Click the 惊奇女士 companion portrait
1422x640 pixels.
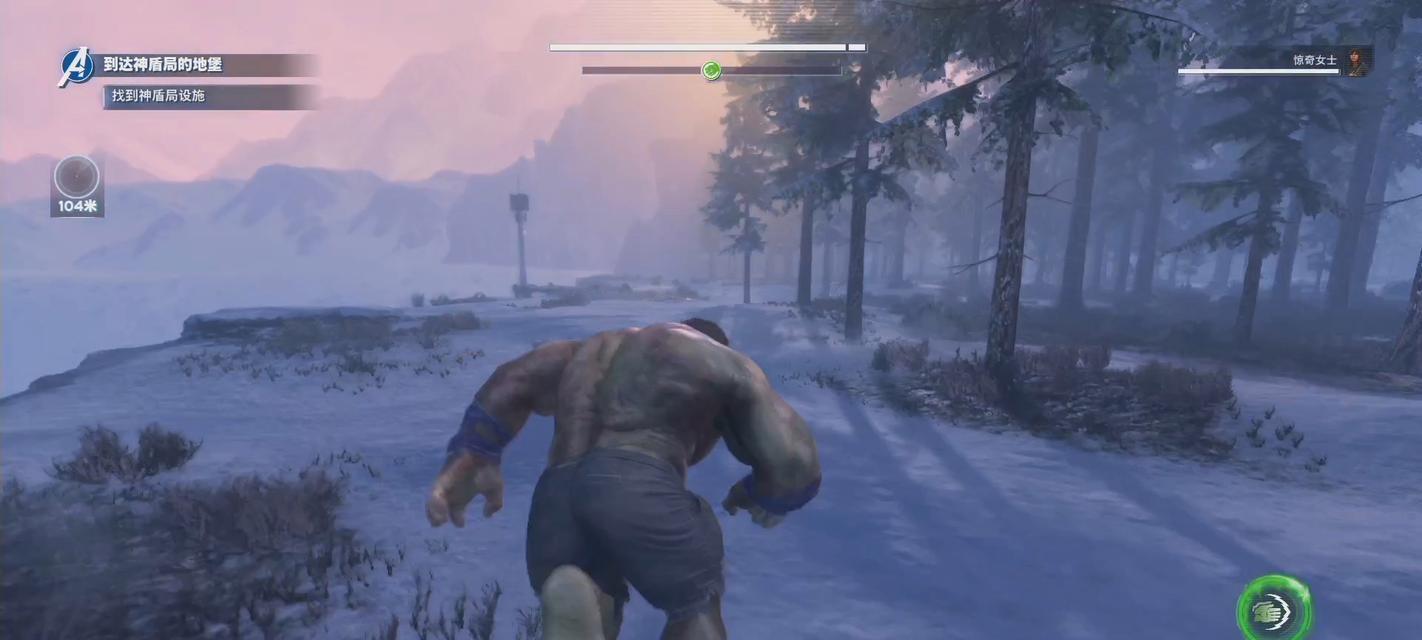(1358, 60)
